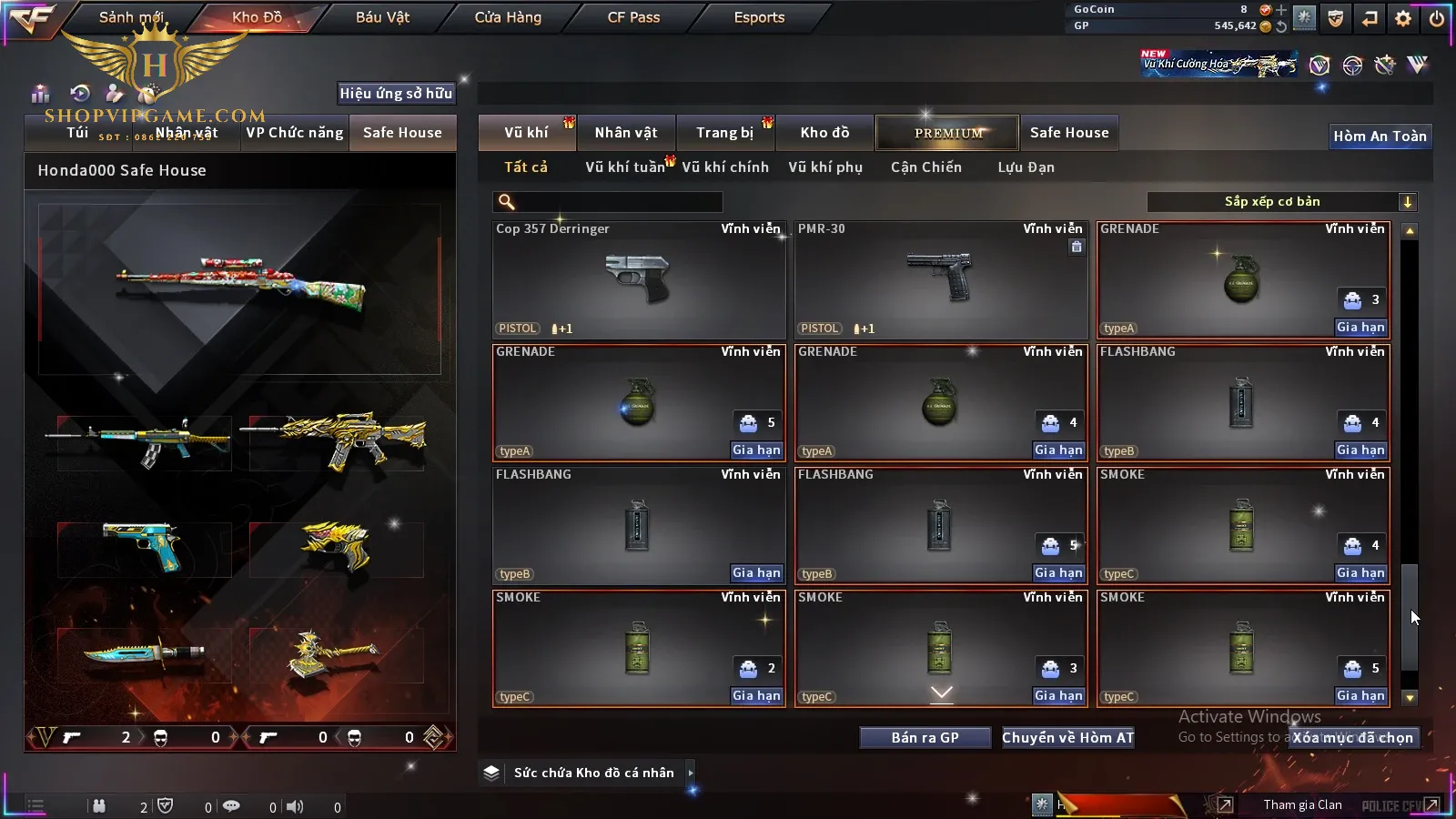Click Chuyển về Hòm AT button
1456x819 pixels.
tap(1068, 738)
